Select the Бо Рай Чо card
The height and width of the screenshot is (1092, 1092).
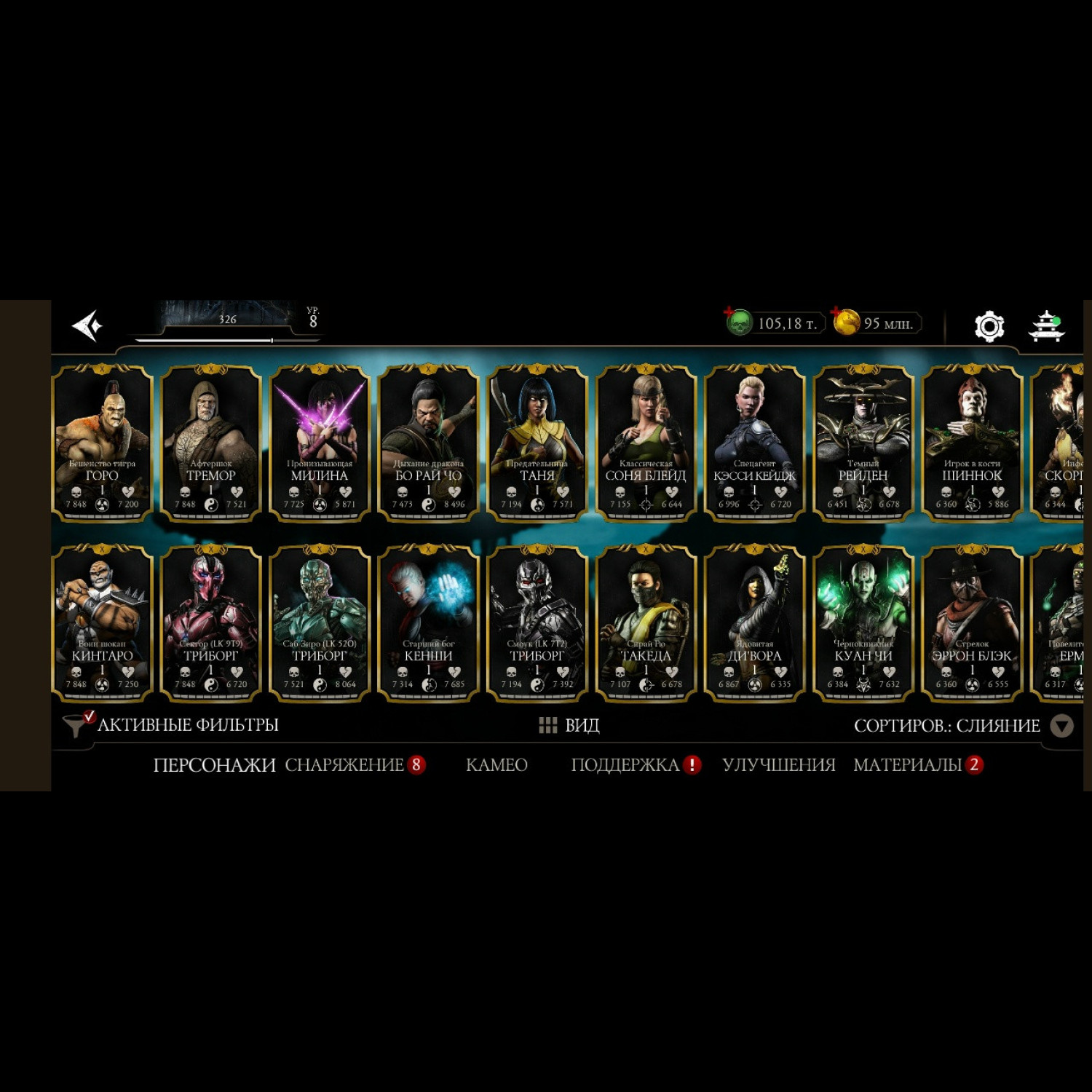[428, 442]
